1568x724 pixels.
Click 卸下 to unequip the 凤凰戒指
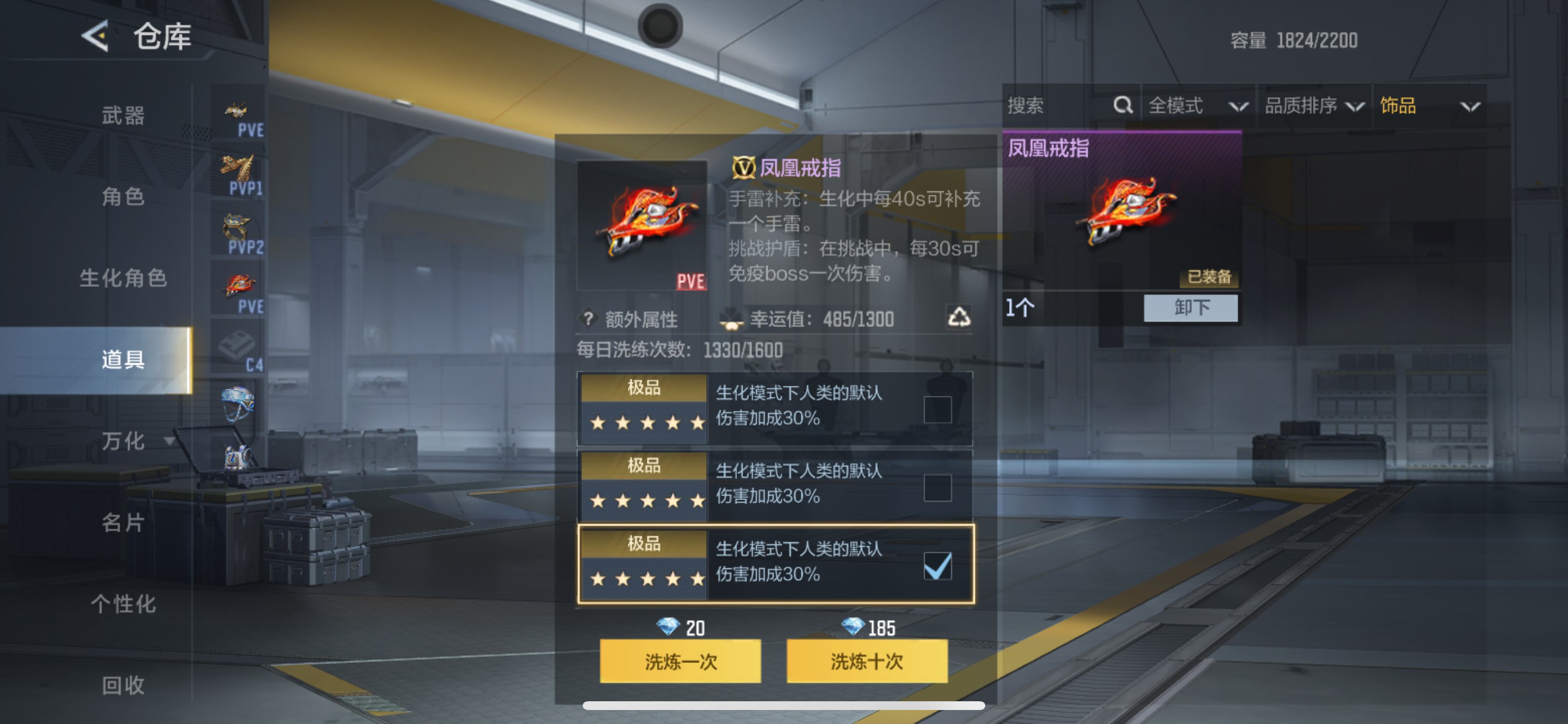tap(1190, 308)
